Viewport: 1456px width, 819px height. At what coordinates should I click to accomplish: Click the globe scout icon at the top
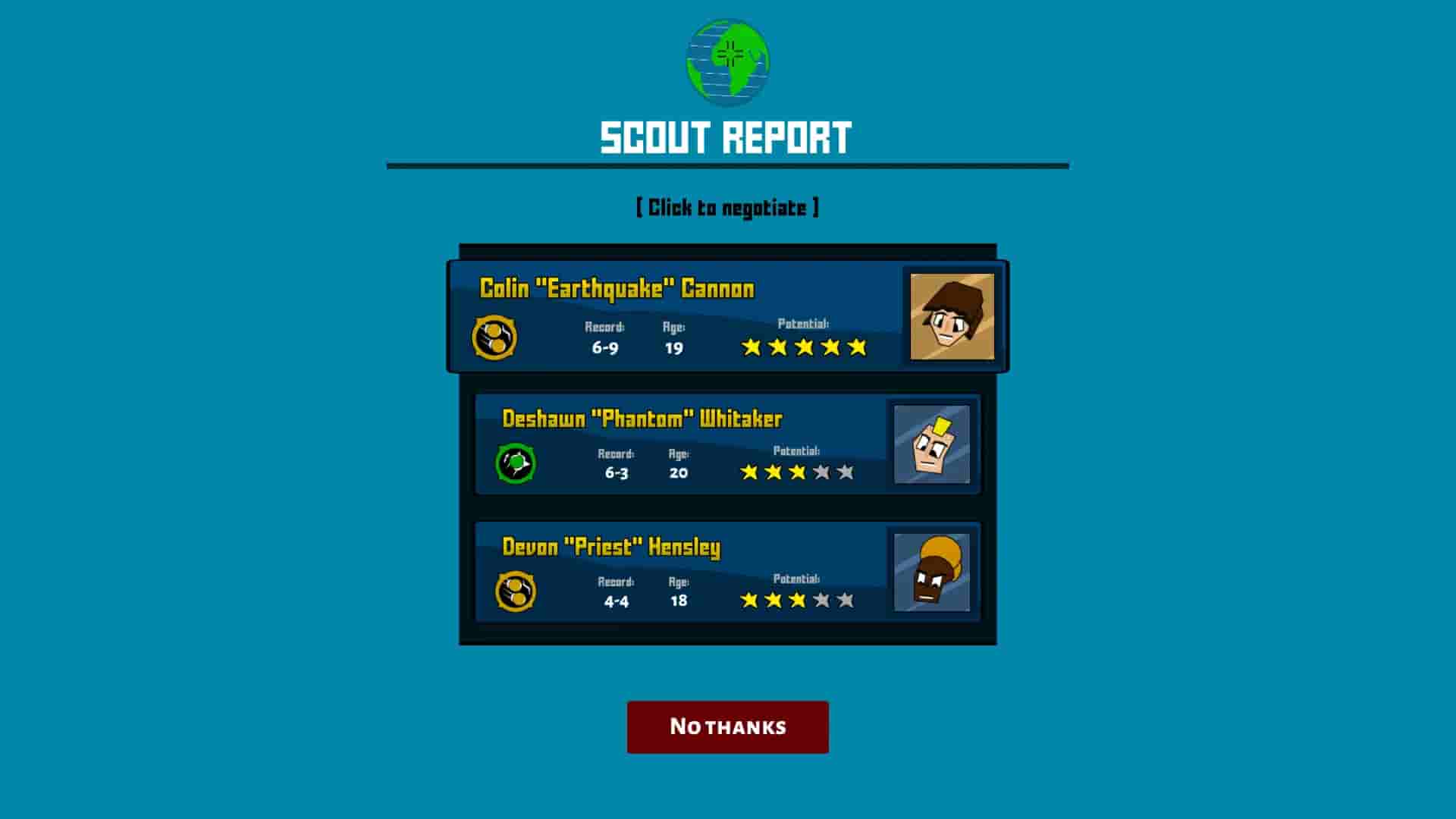tap(728, 62)
